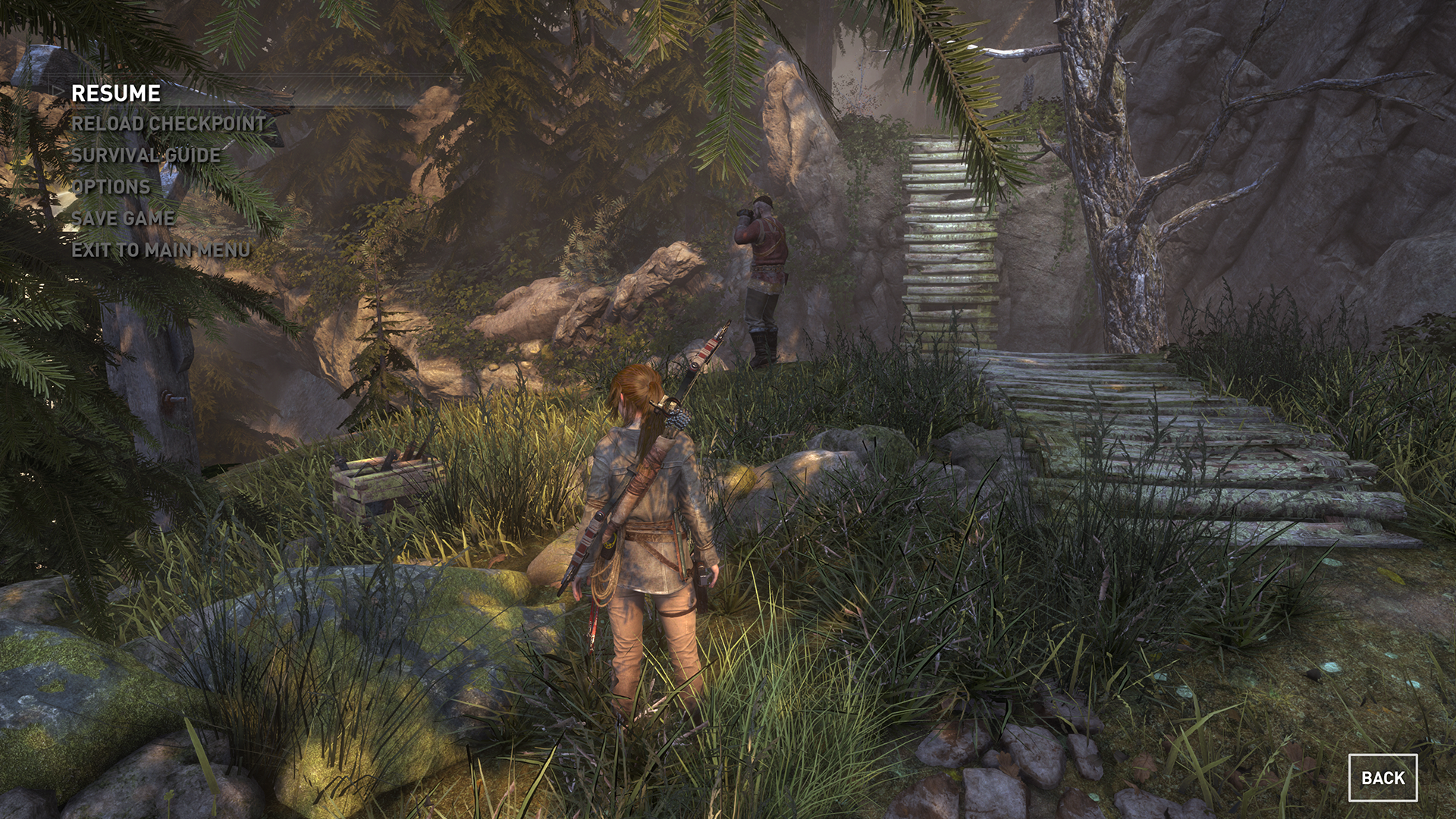Click the Back button
Screen dimensions: 1456x819
(1382, 778)
